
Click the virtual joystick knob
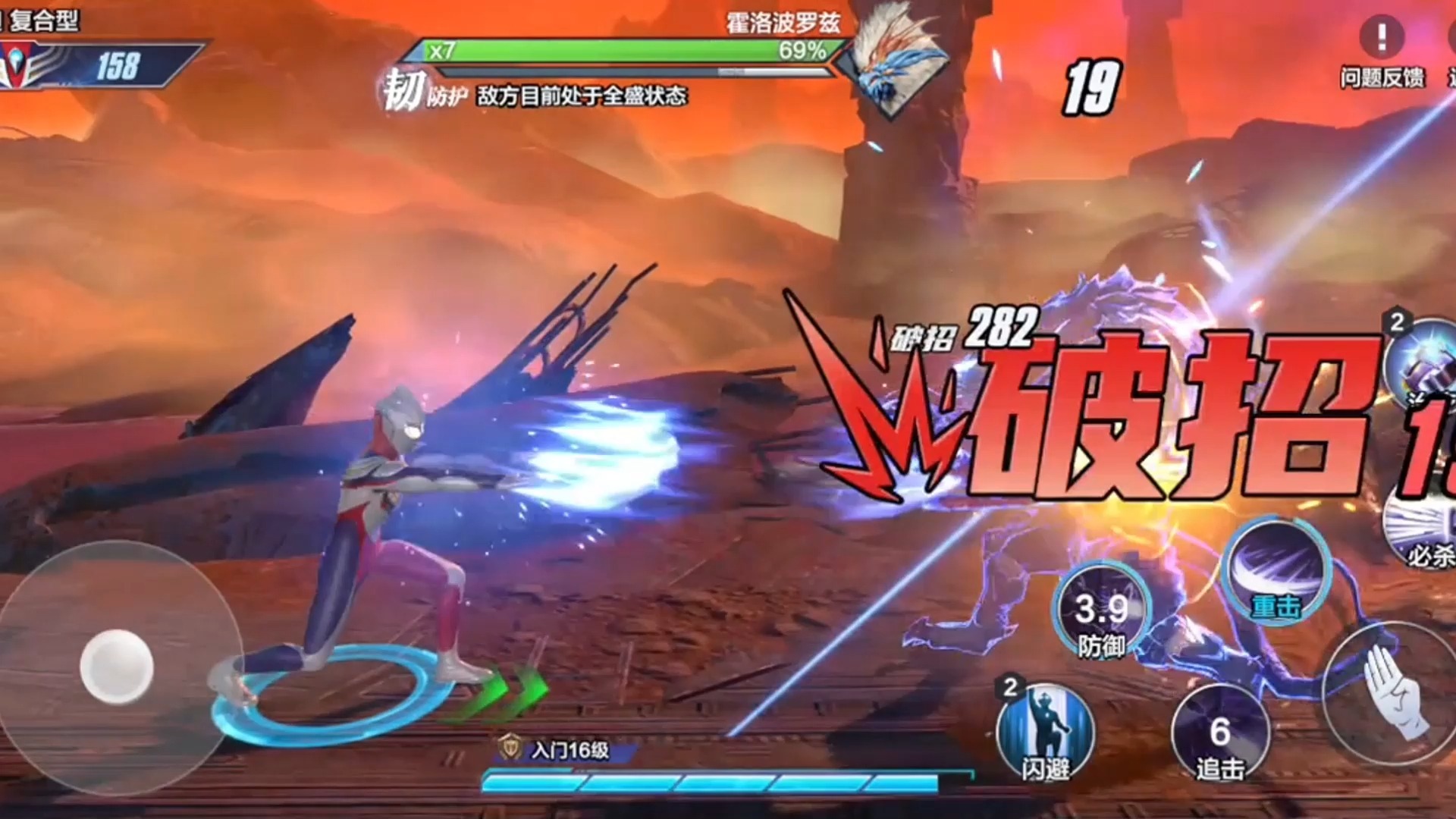pyautogui.click(x=117, y=666)
